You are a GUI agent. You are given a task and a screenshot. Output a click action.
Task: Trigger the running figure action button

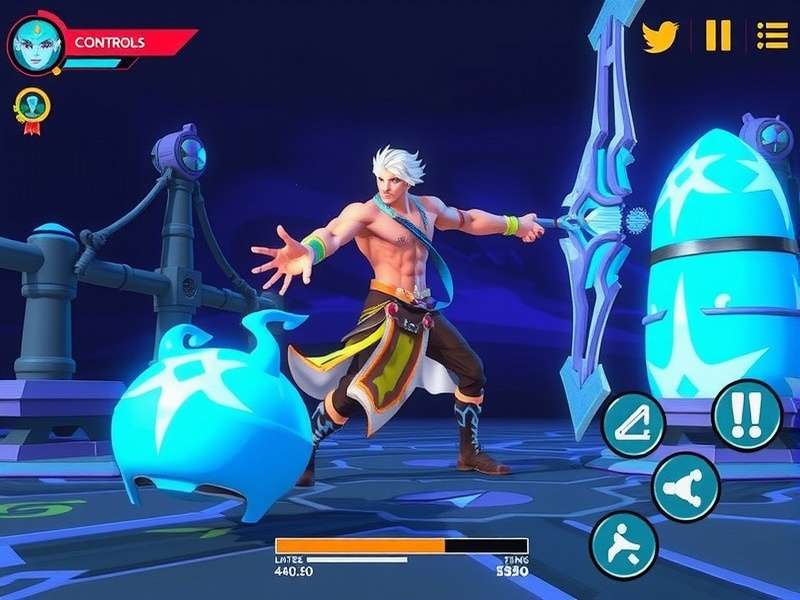click(x=624, y=546)
